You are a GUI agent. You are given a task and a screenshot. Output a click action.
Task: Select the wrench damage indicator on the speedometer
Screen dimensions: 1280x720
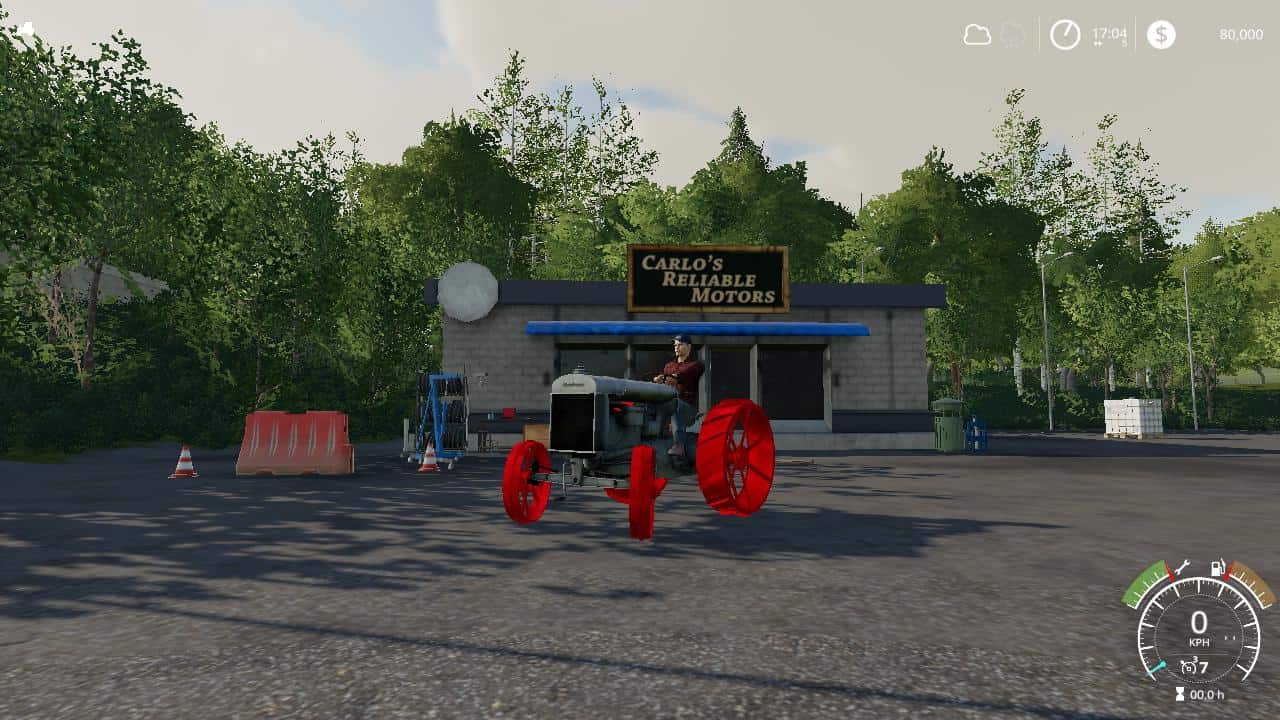tap(1181, 568)
